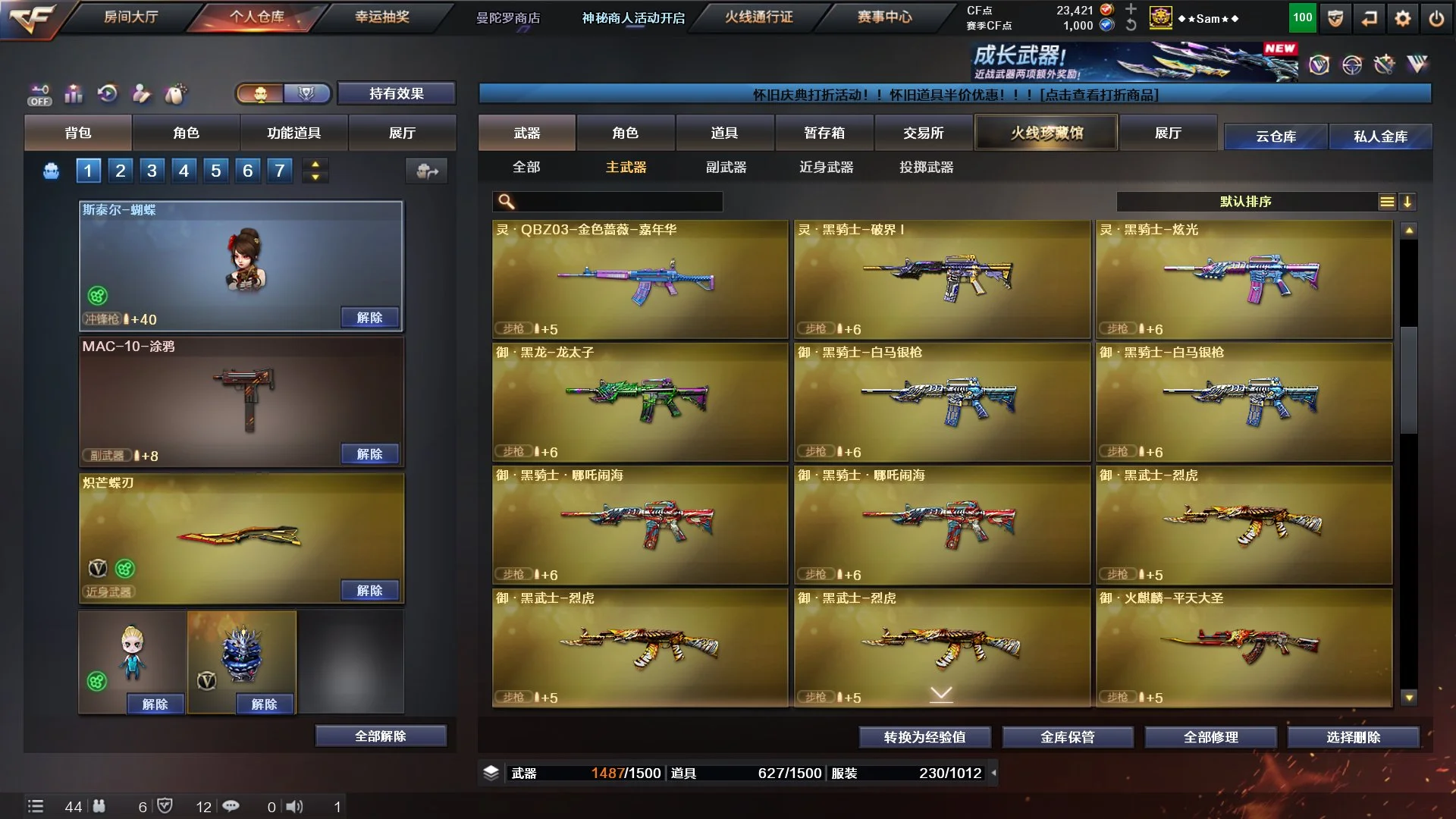Open the 房间大厅 lobby menu

pyautogui.click(x=130, y=17)
